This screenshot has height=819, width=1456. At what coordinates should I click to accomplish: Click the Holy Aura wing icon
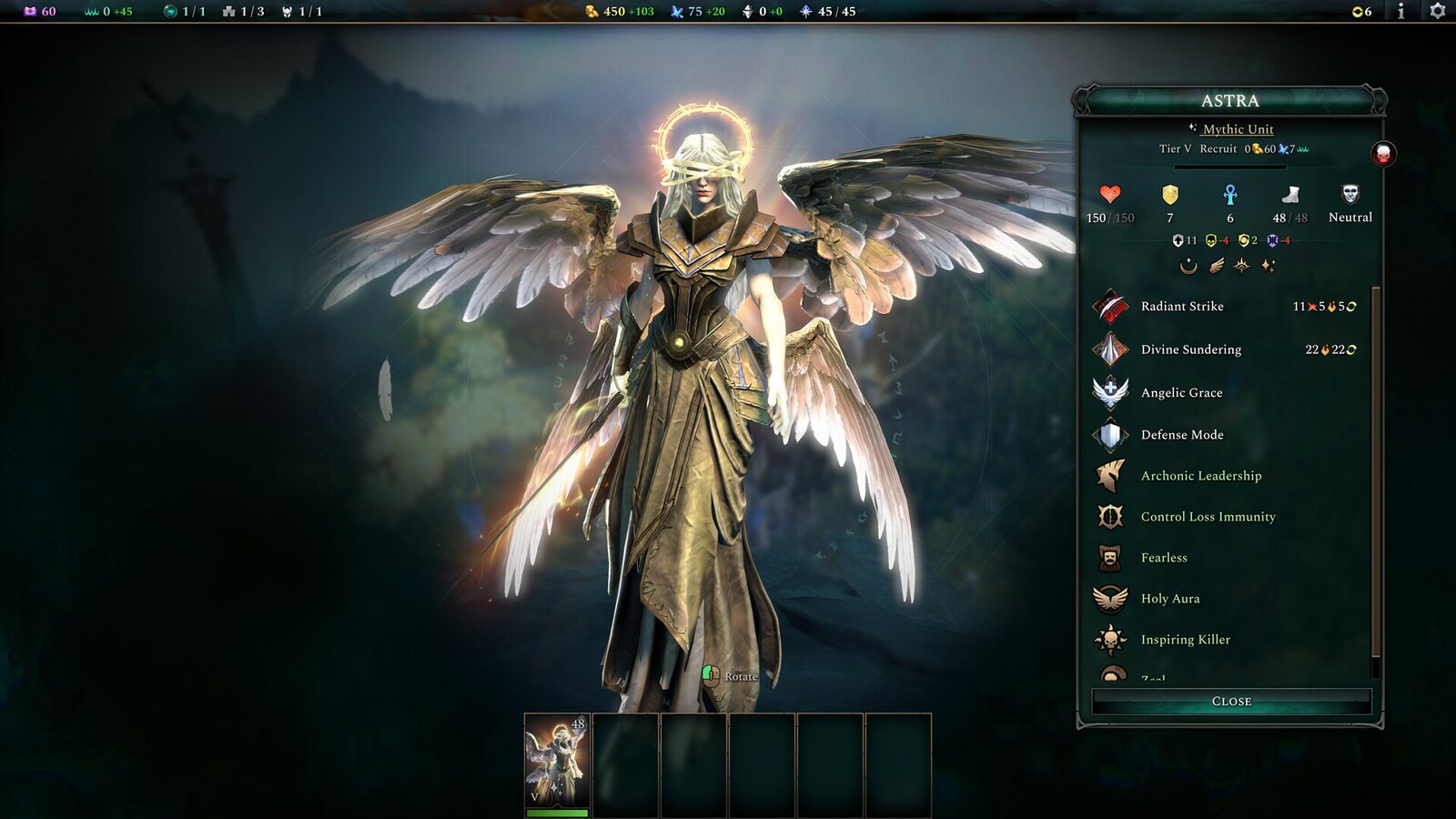tap(1110, 599)
